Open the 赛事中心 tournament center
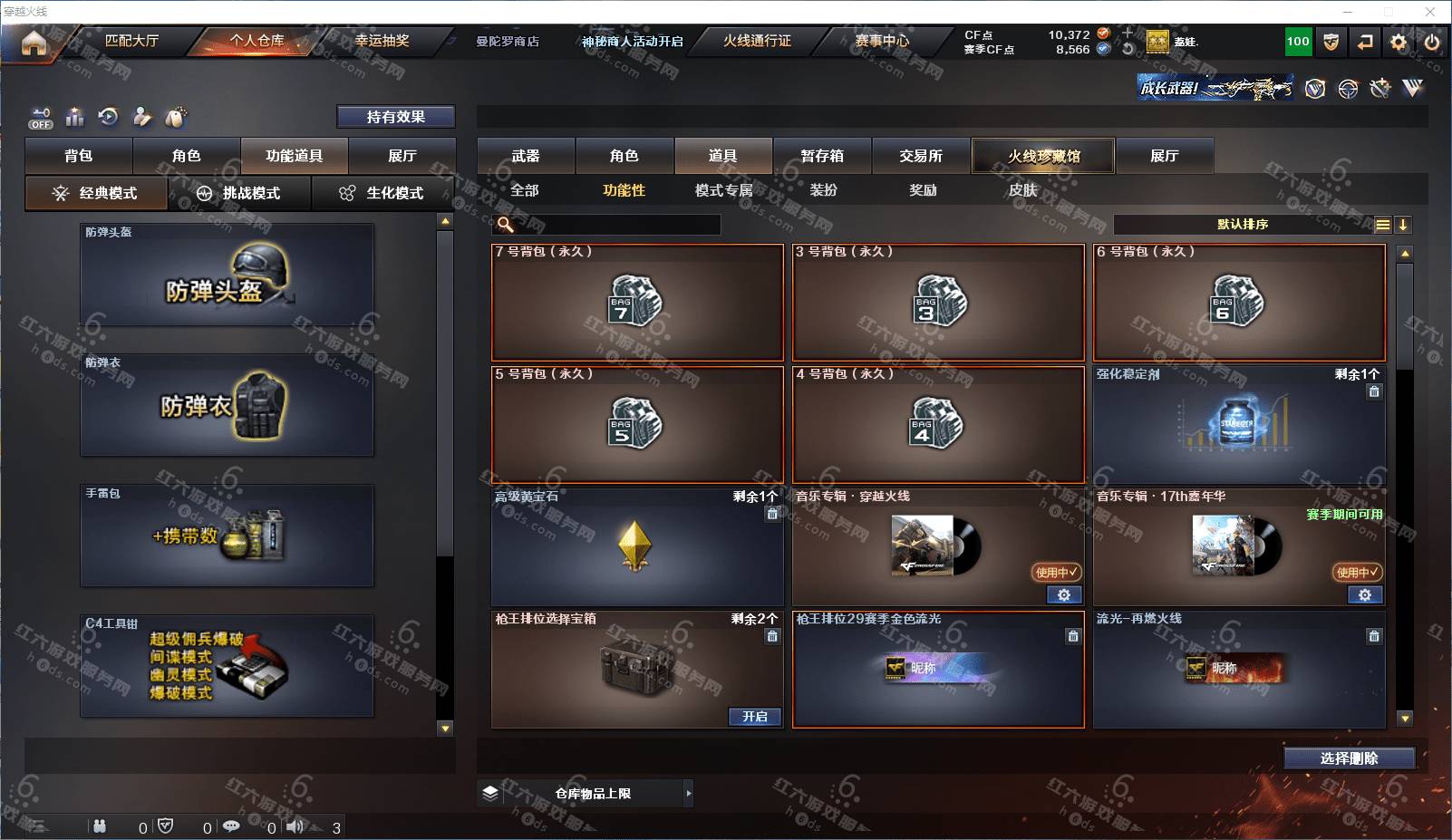1452x840 pixels. point(881,41)
